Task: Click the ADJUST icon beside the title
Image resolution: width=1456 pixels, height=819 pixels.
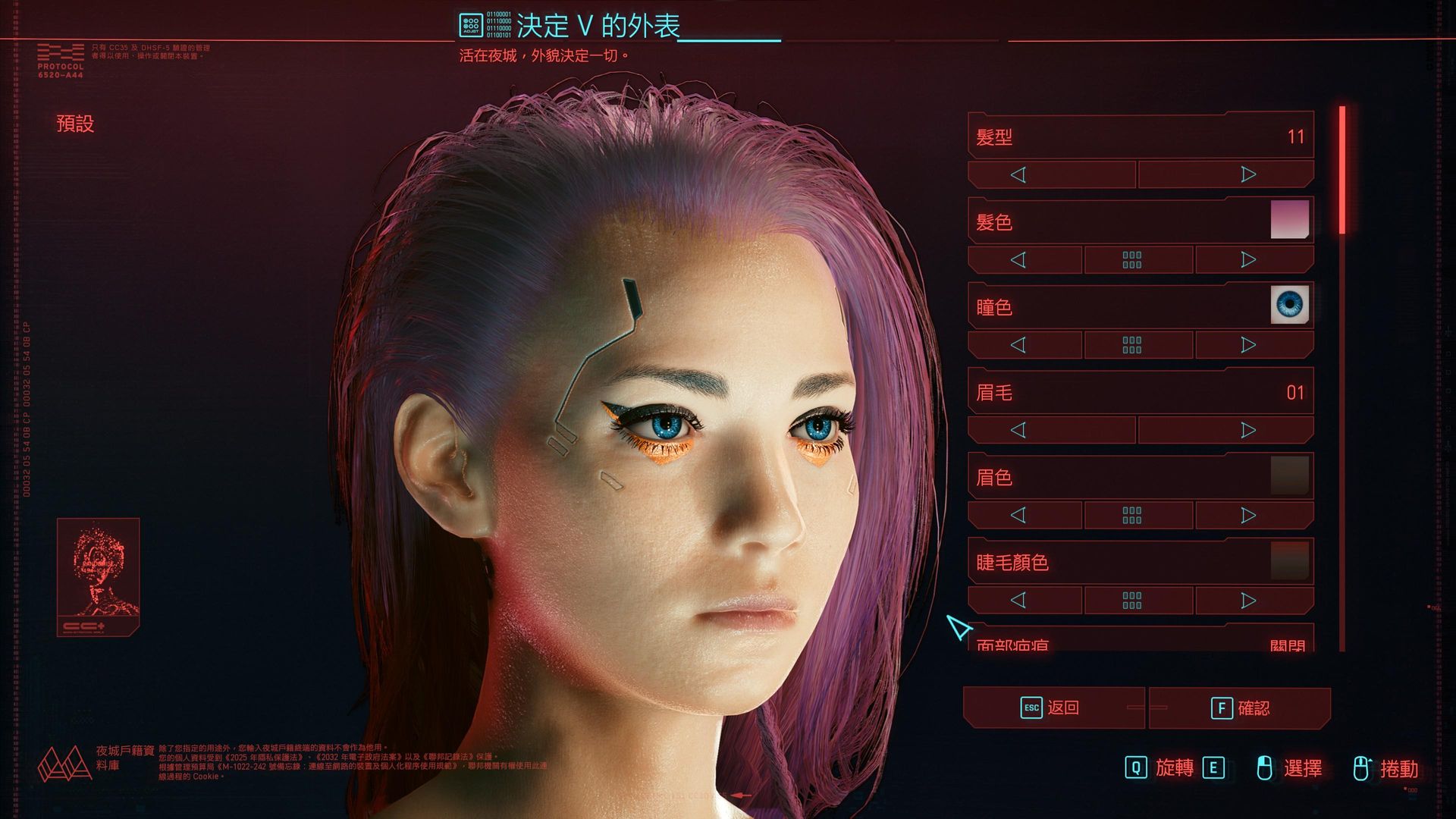Action: pyautogui.click(x=472, y=23)
